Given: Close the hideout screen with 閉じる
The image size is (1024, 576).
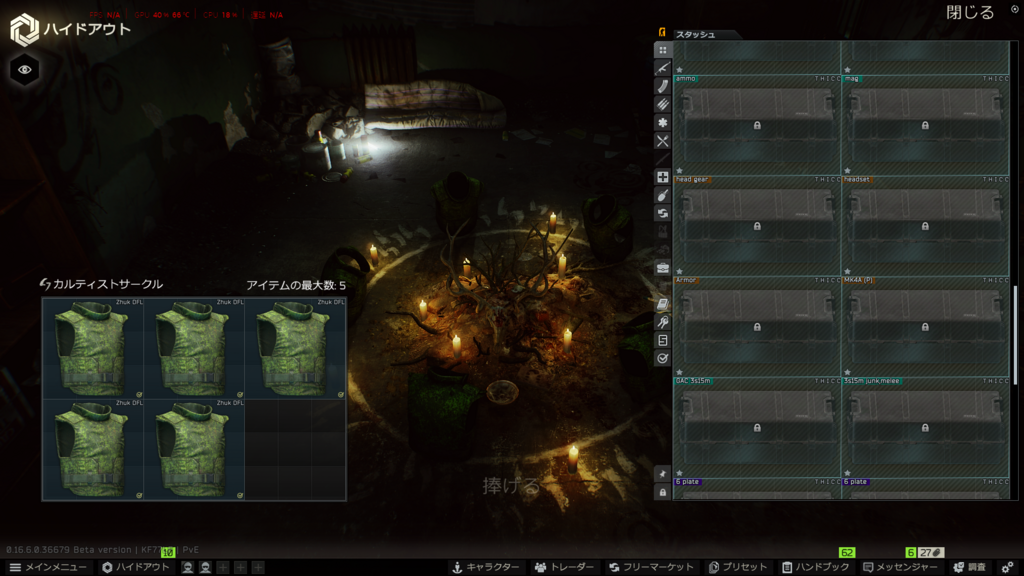Looking at the screenshot, I should pyautogui.click(x=970, y=13).
